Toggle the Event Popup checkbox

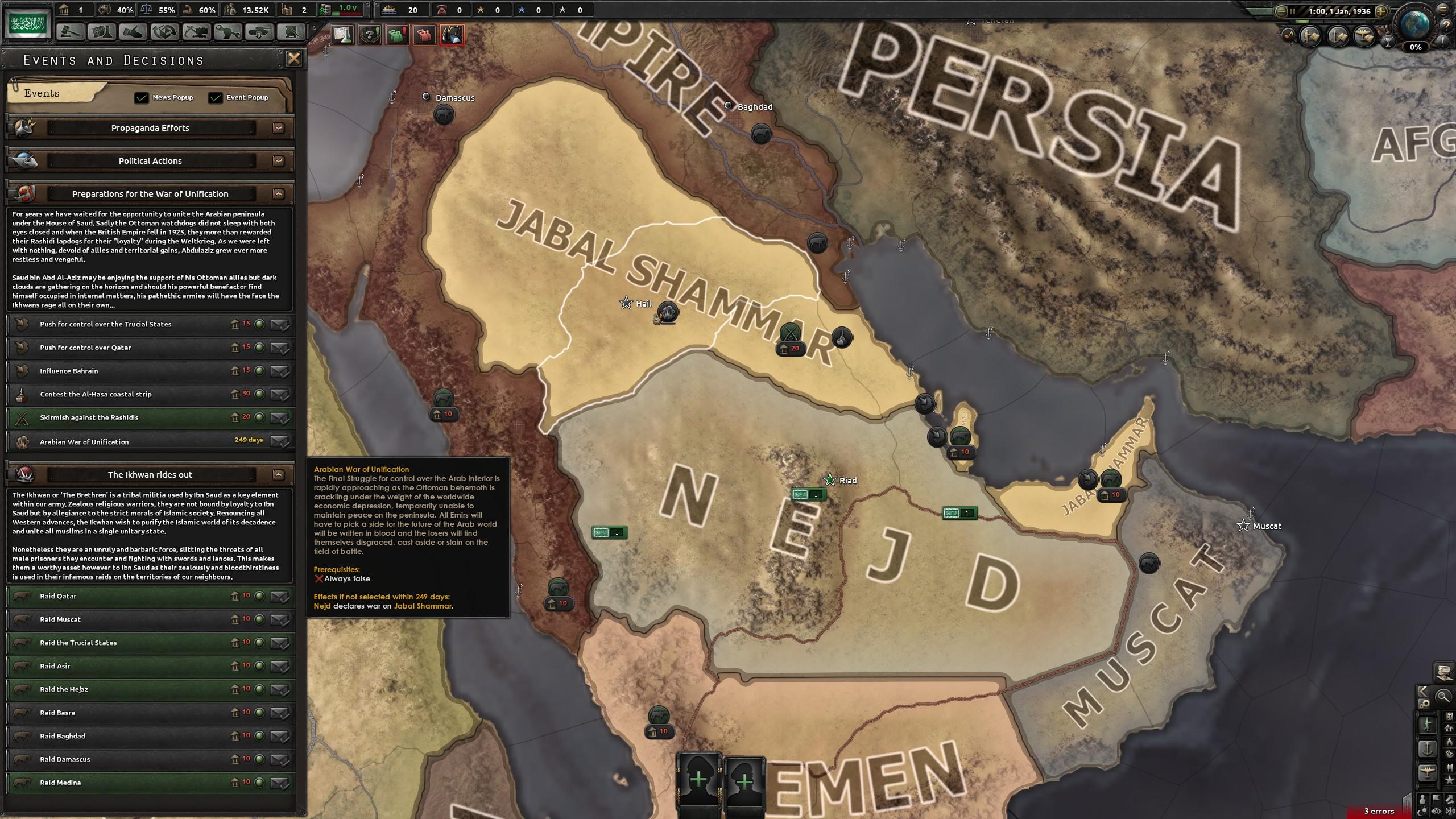(215, 98)
